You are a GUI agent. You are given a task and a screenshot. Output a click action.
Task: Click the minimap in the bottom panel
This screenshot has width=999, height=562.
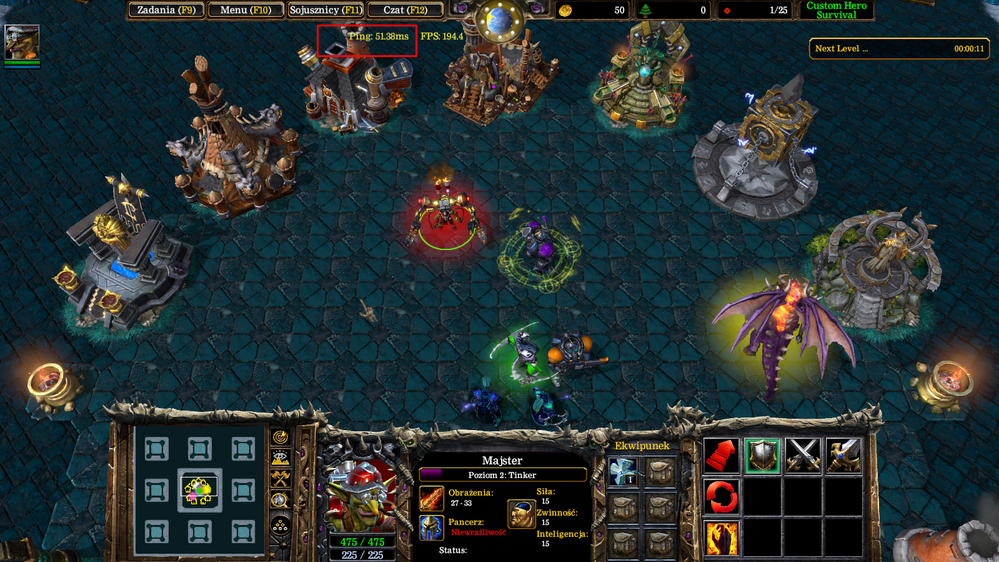coord(199,490)
